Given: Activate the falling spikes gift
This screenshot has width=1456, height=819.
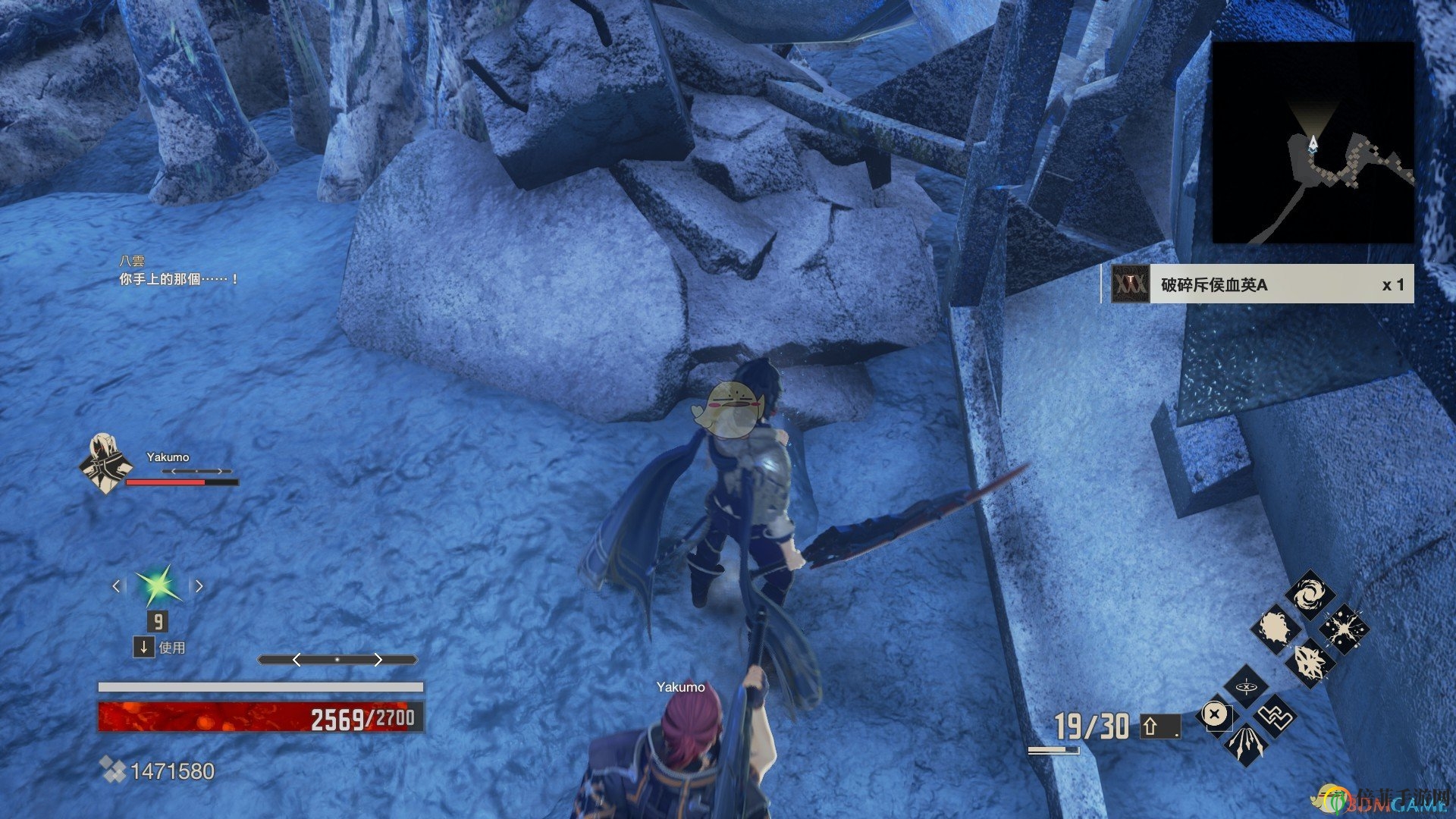Looking at the screenshot, I should pyautogui.click(x=1246, y=744).
